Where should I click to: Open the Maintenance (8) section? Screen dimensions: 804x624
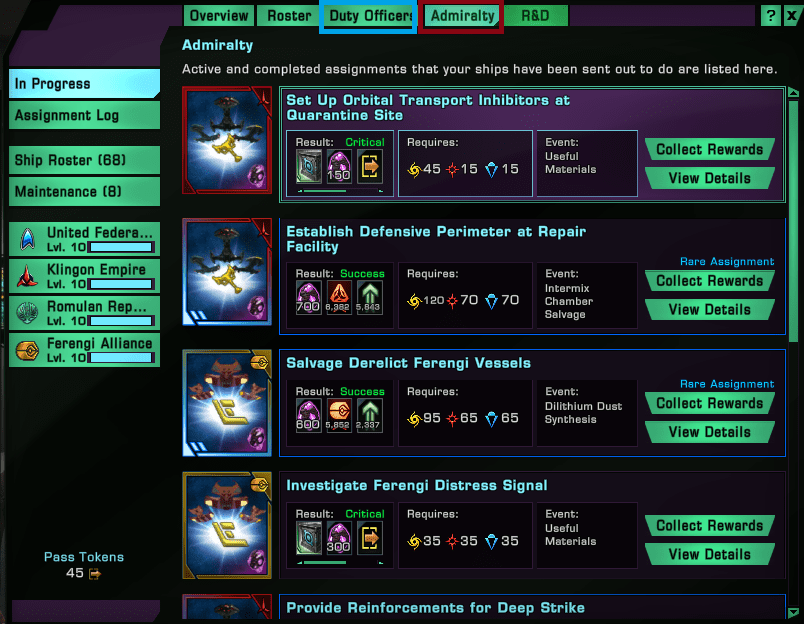pyautogui.click(x=84, y=191)
